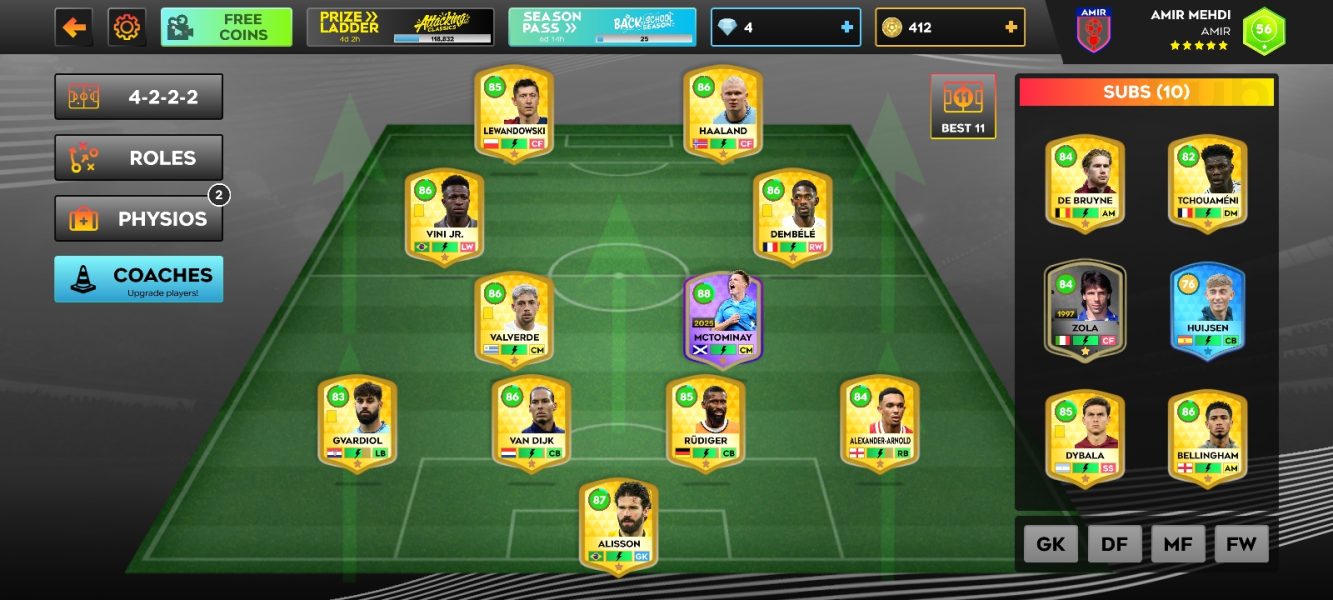
Task: Open the settings gear icon
Action: point(127,27)
